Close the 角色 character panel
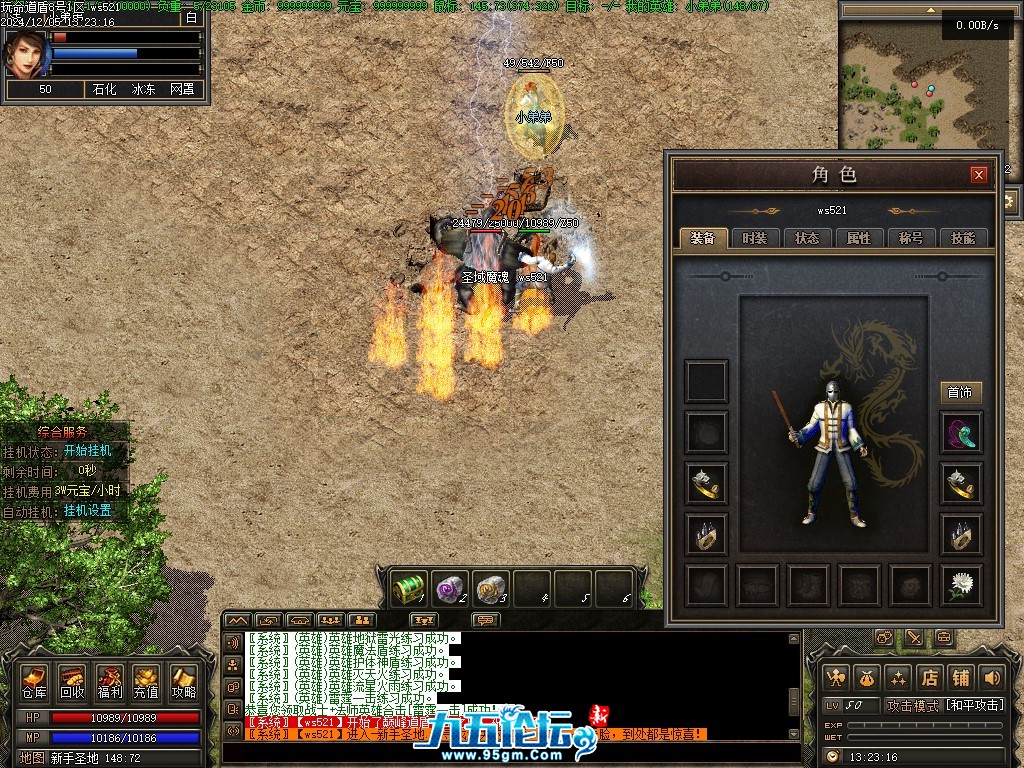1024x768 pixels. click(979, 175)
